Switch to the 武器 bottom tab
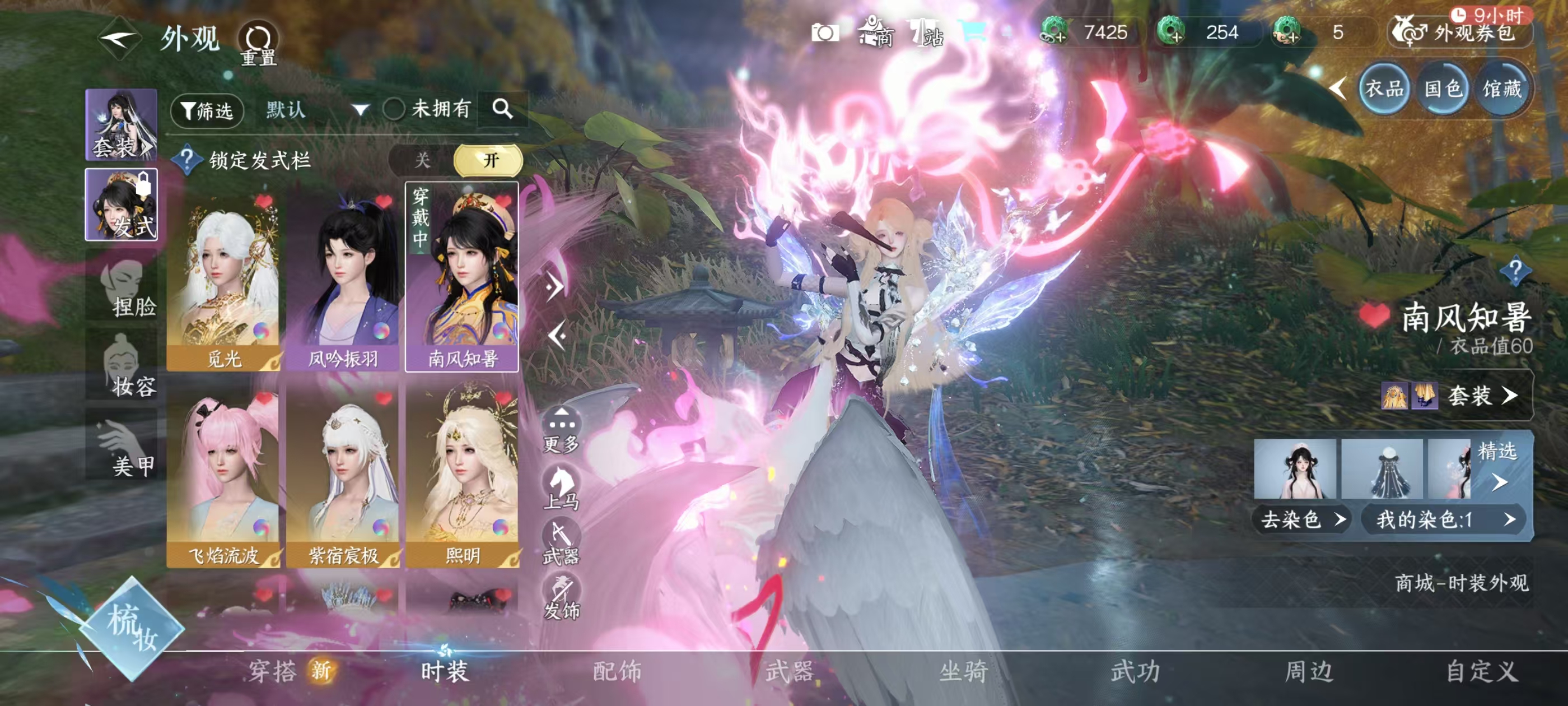 [x=790, y=671]
